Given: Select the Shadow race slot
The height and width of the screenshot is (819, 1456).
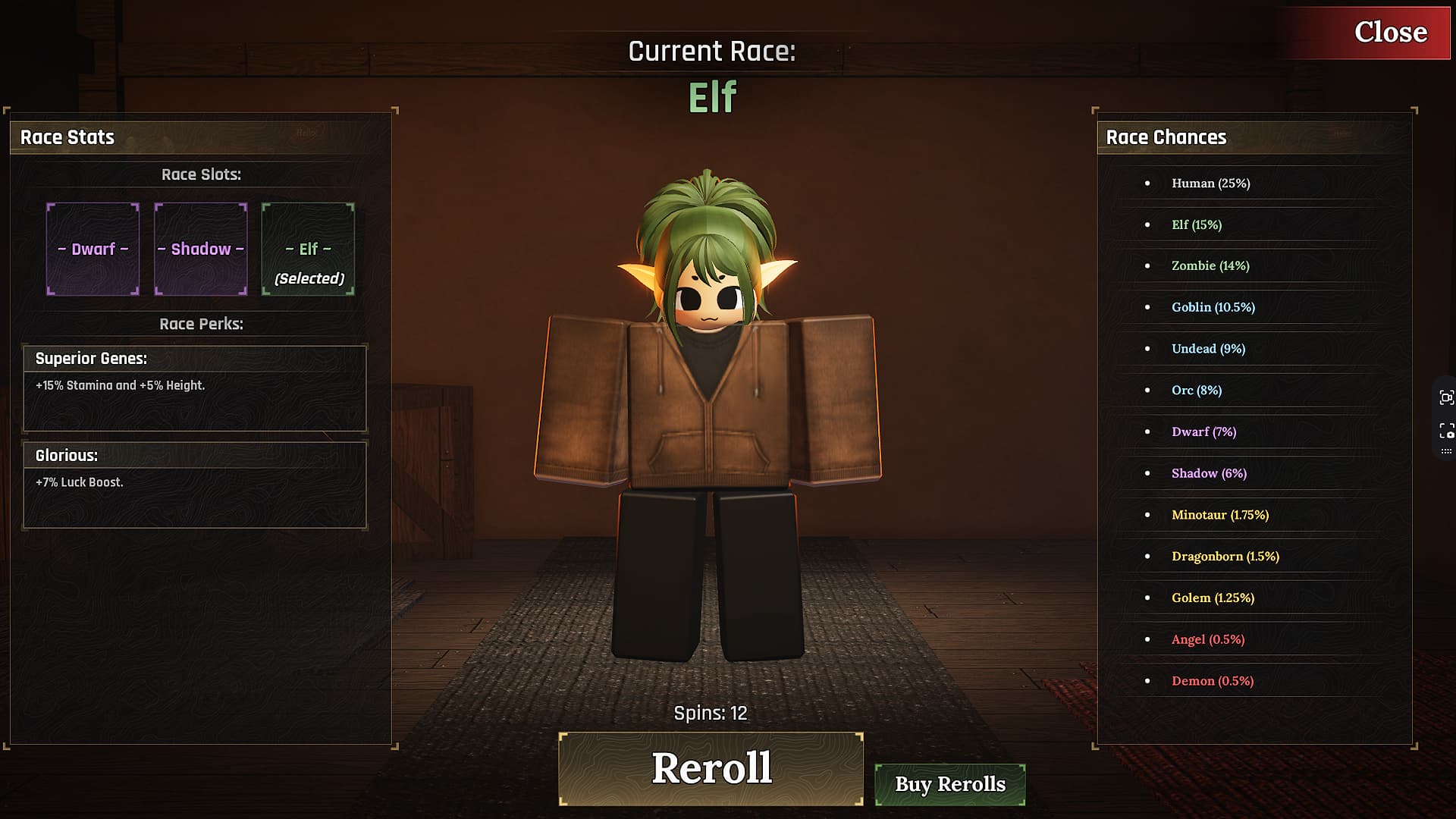Looking at the screenshot, I should tap(200, 249).
